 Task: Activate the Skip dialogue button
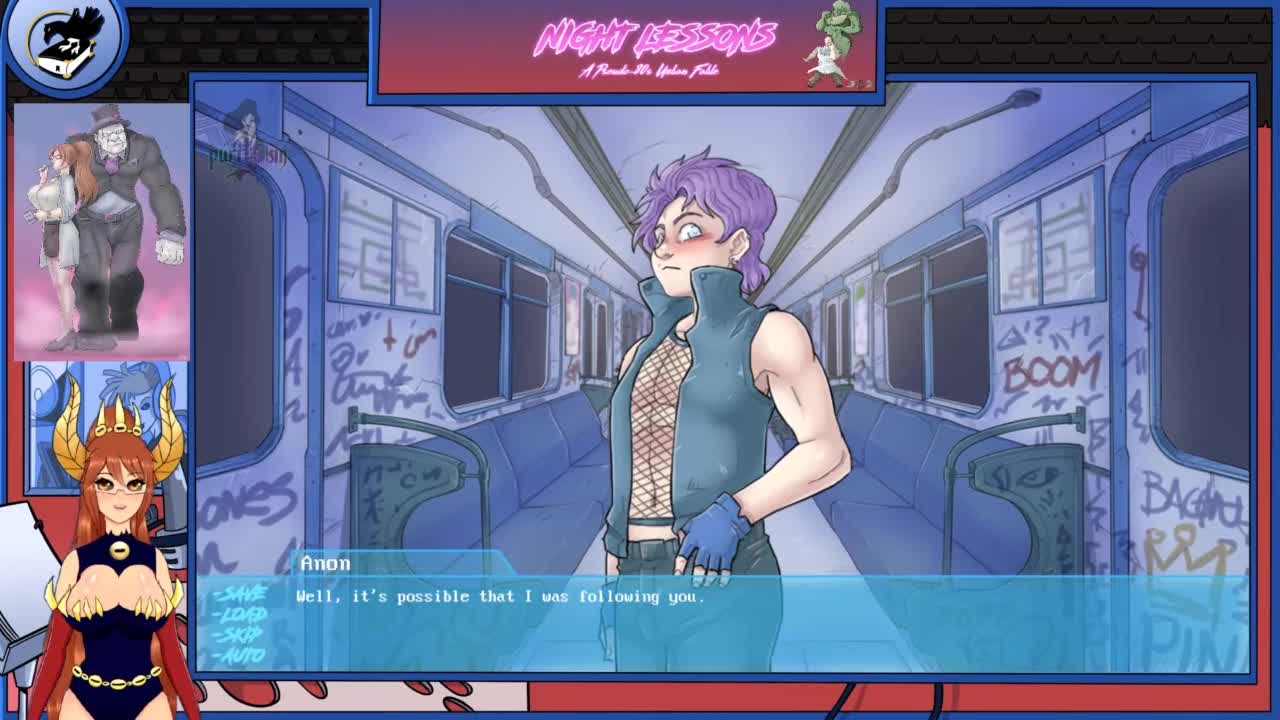[x=242, y=634]
